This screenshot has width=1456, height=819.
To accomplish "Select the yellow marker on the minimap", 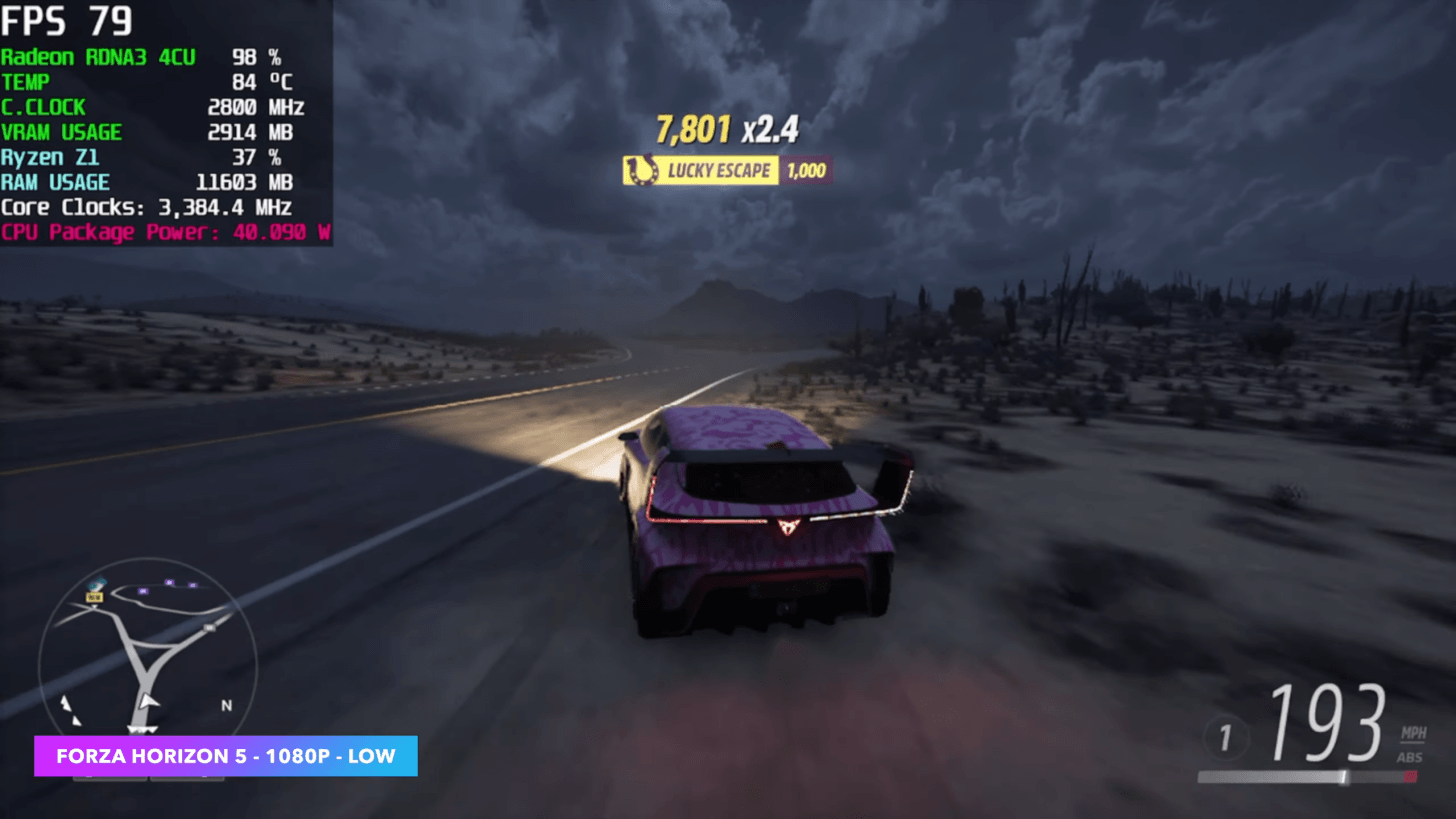I will click(94, 596).
